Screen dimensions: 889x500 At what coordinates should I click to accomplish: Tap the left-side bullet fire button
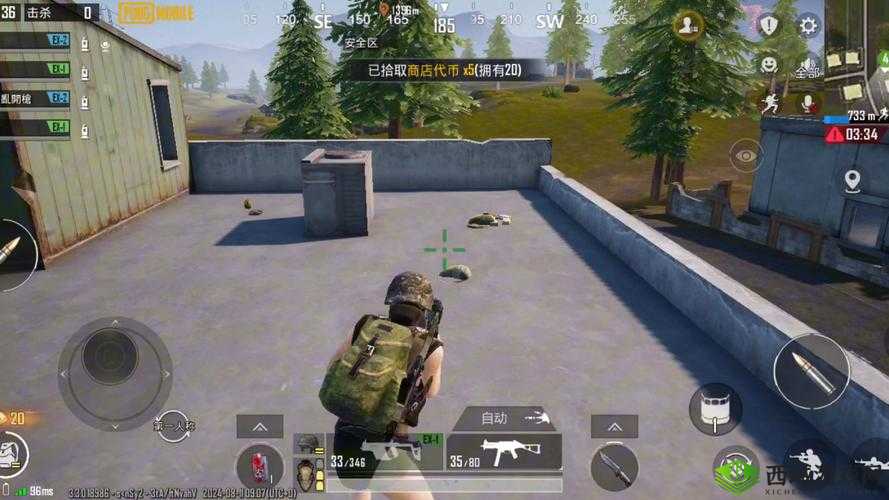click(x=12, y=250)
